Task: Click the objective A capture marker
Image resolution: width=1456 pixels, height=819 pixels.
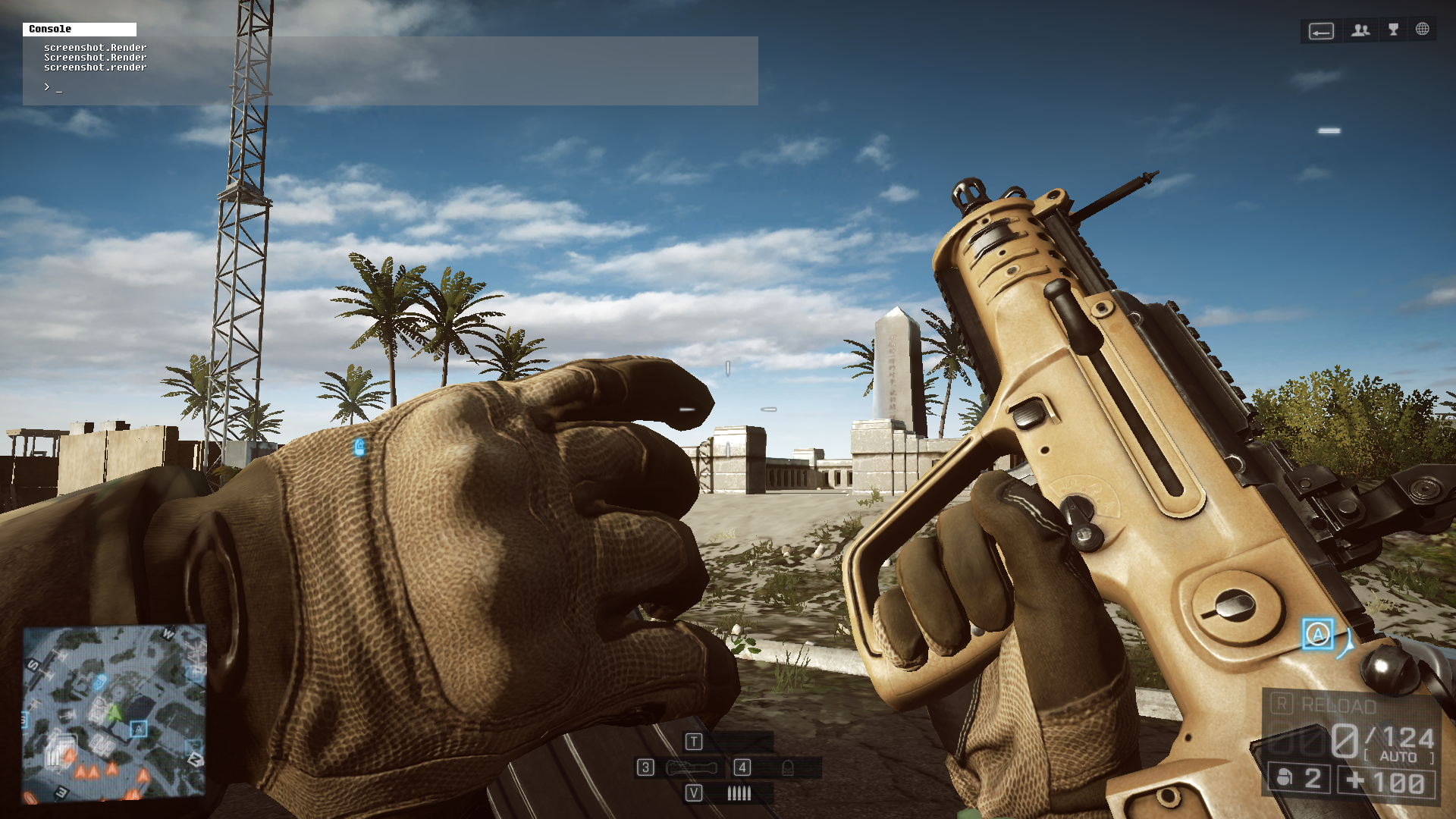Action: coord(1318,634)
